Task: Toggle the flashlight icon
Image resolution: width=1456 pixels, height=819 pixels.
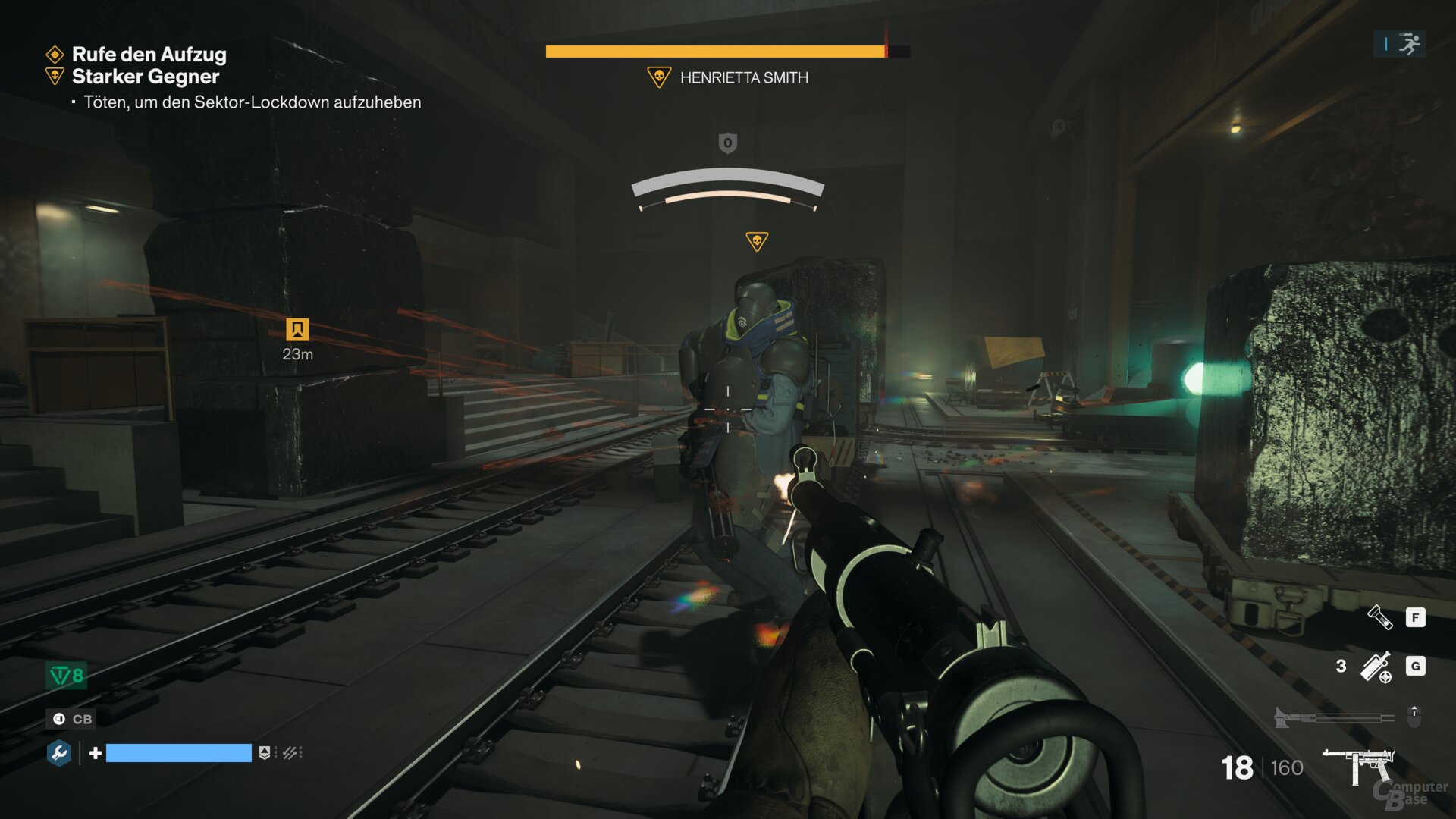Action: coord(1379,617)
